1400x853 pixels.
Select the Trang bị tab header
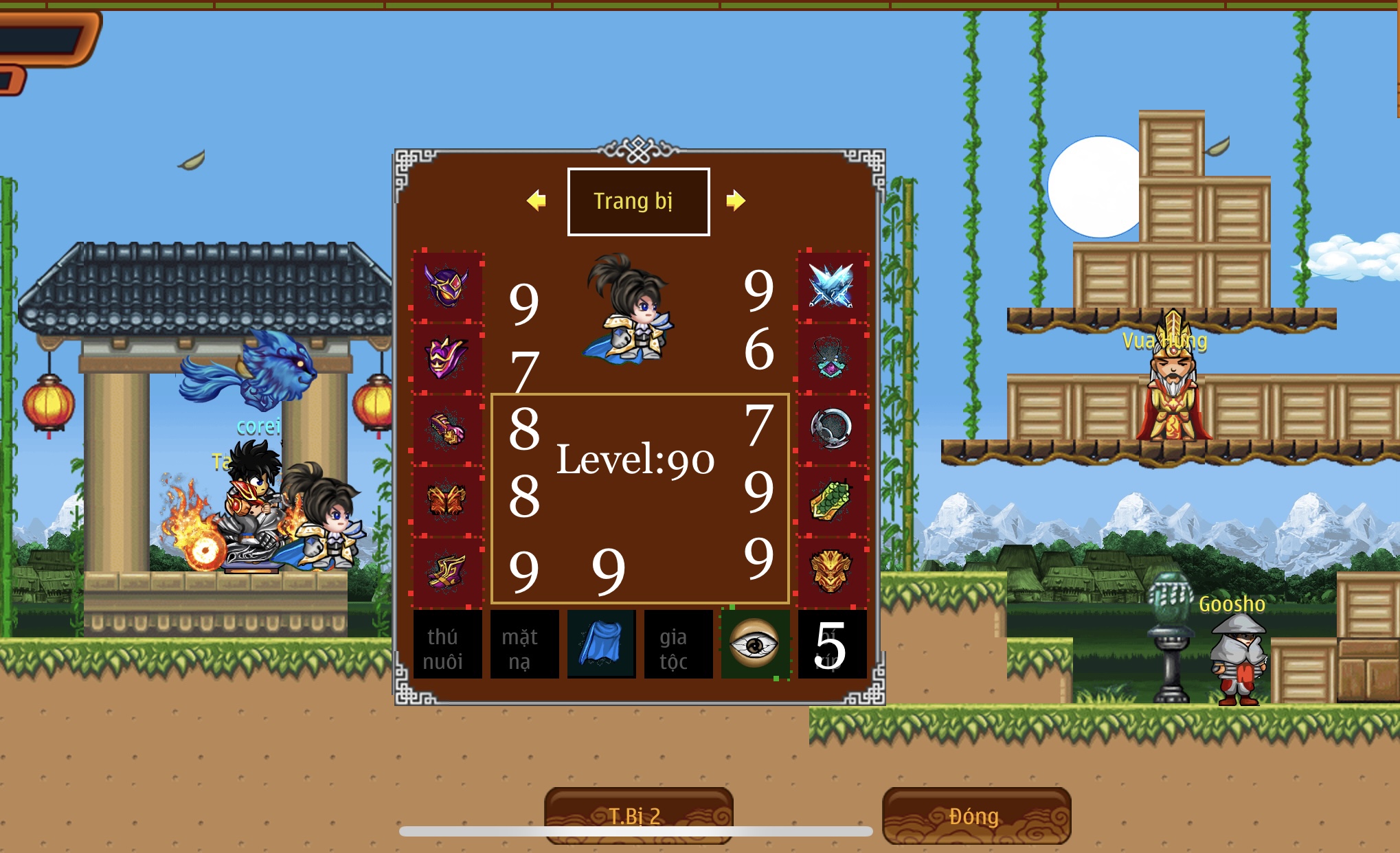[x=638, y=201]
